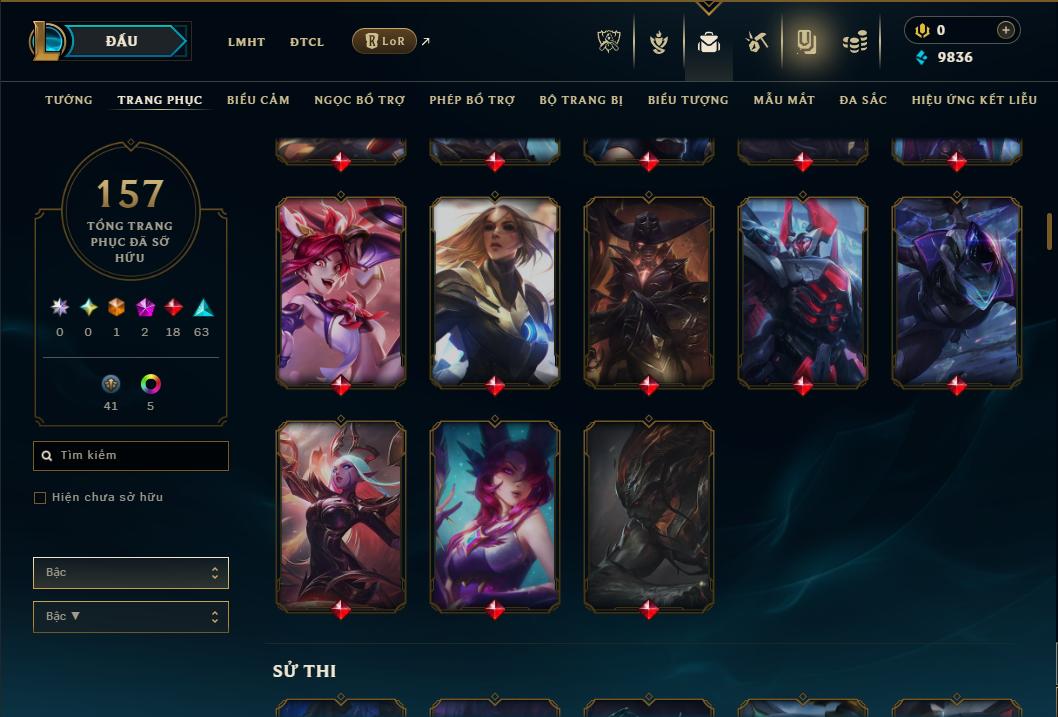Toggle the Hiện chưa sở hữu checkbox

40,498
